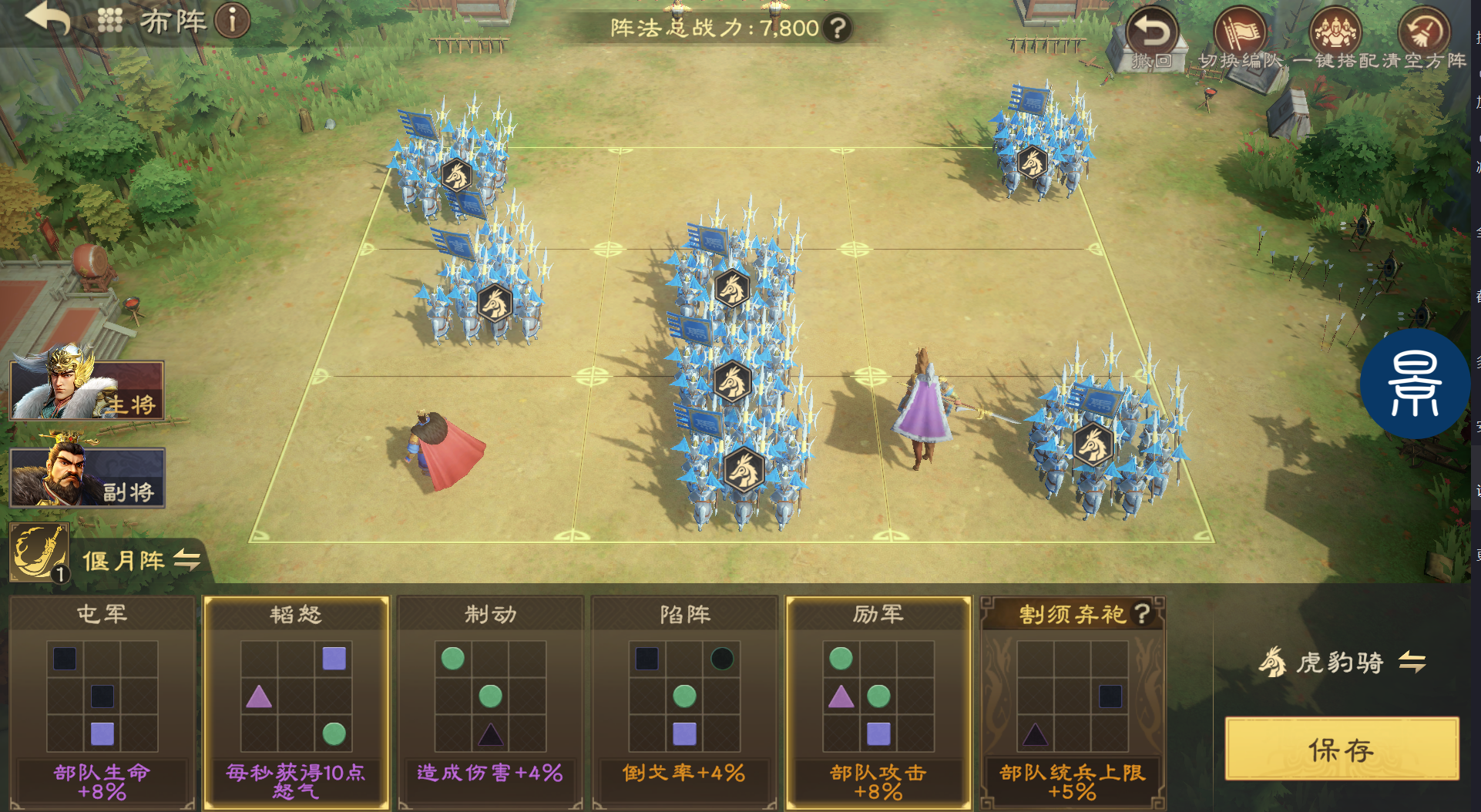Show formation info via the 布阵 i icon

(x=232, y=21)
